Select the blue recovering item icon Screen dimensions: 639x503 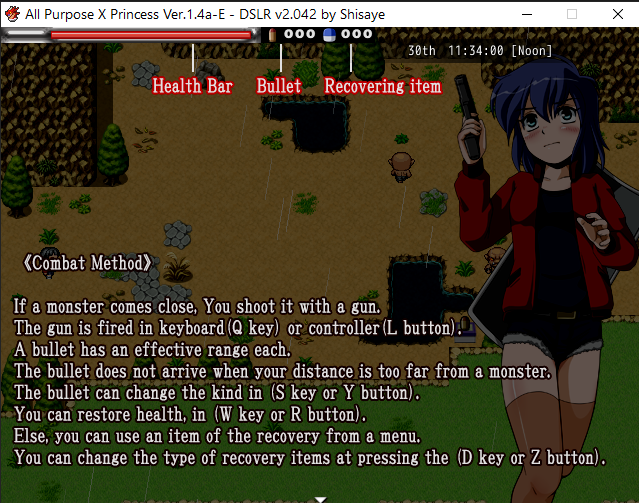(329, 34)
